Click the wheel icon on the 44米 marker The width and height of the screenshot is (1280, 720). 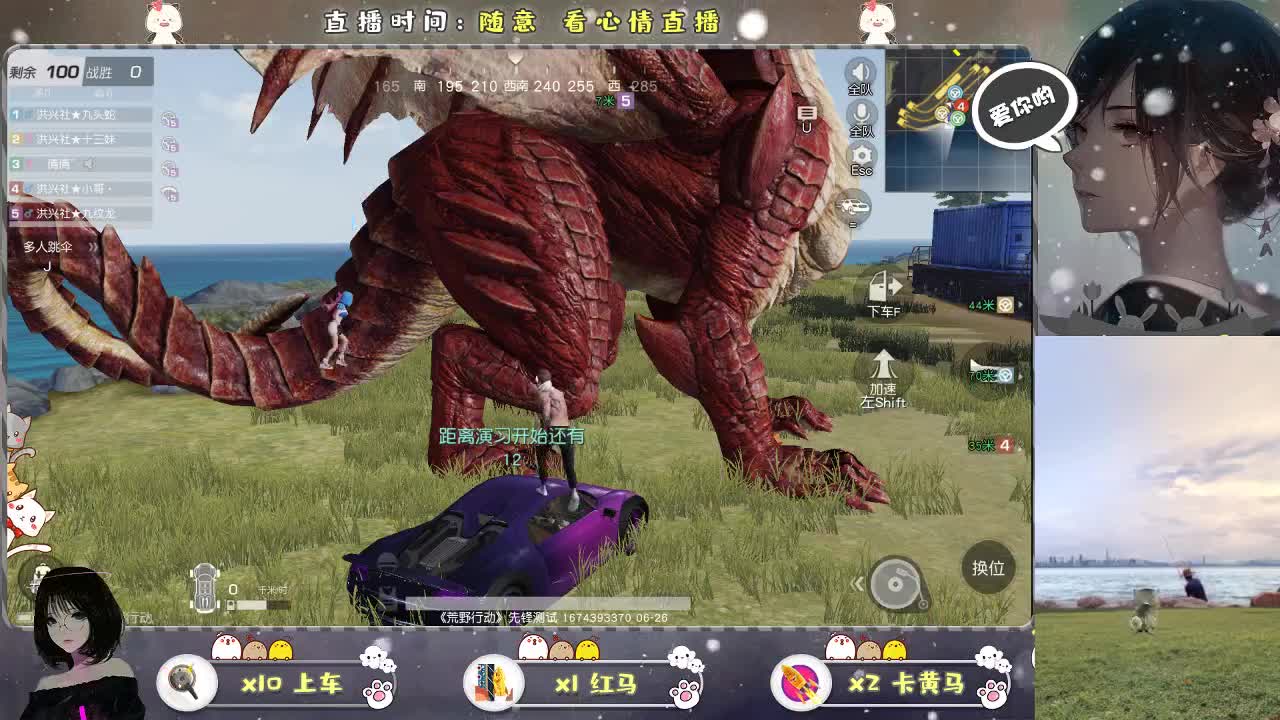pyautogui.click(x=1005, y=304)
